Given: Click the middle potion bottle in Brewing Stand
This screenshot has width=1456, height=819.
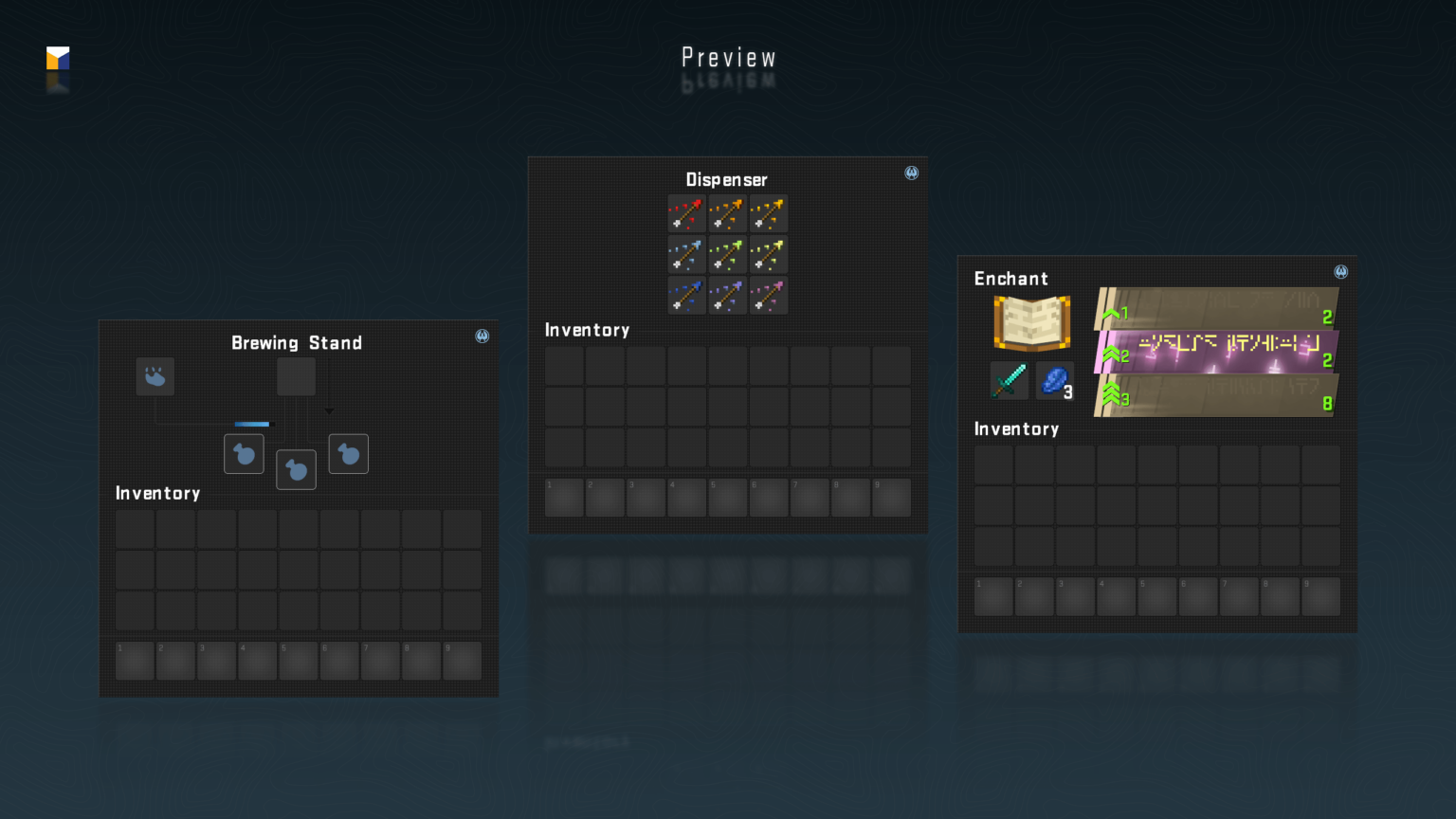Looking at the screenshot, I should pyautogui.click(x=296, y=470).
